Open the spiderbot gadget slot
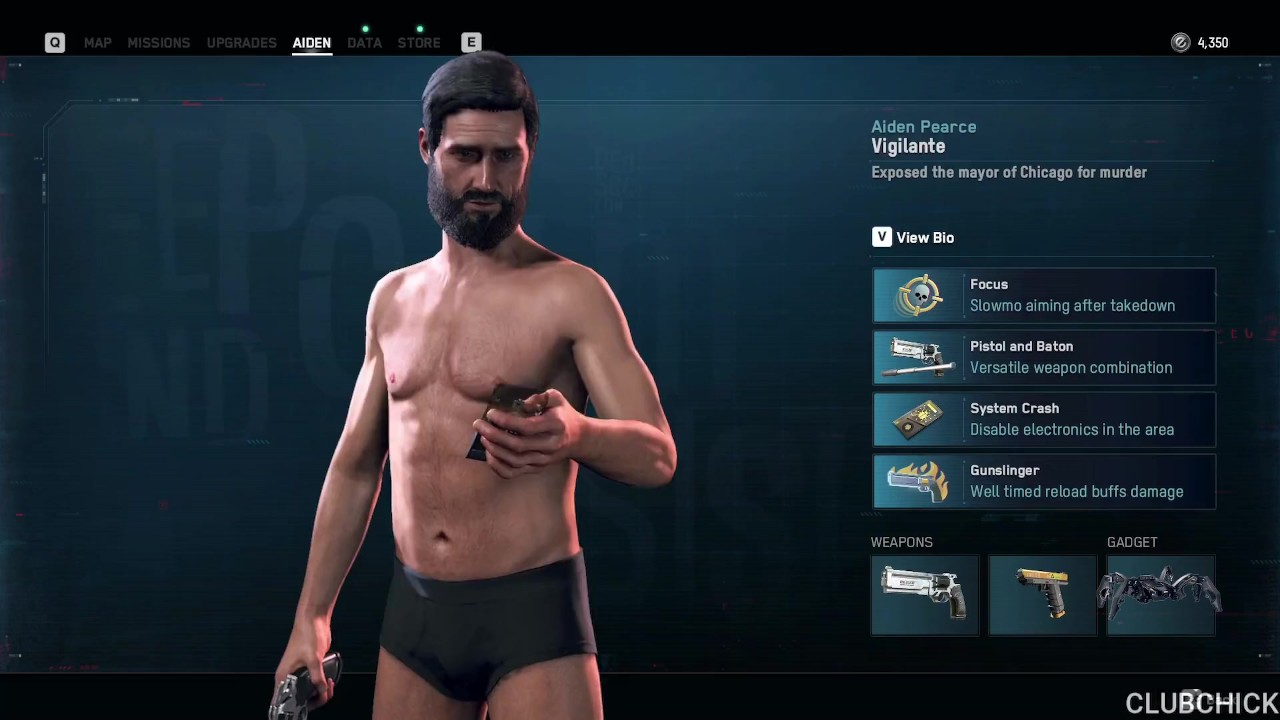 (1160, 596)
